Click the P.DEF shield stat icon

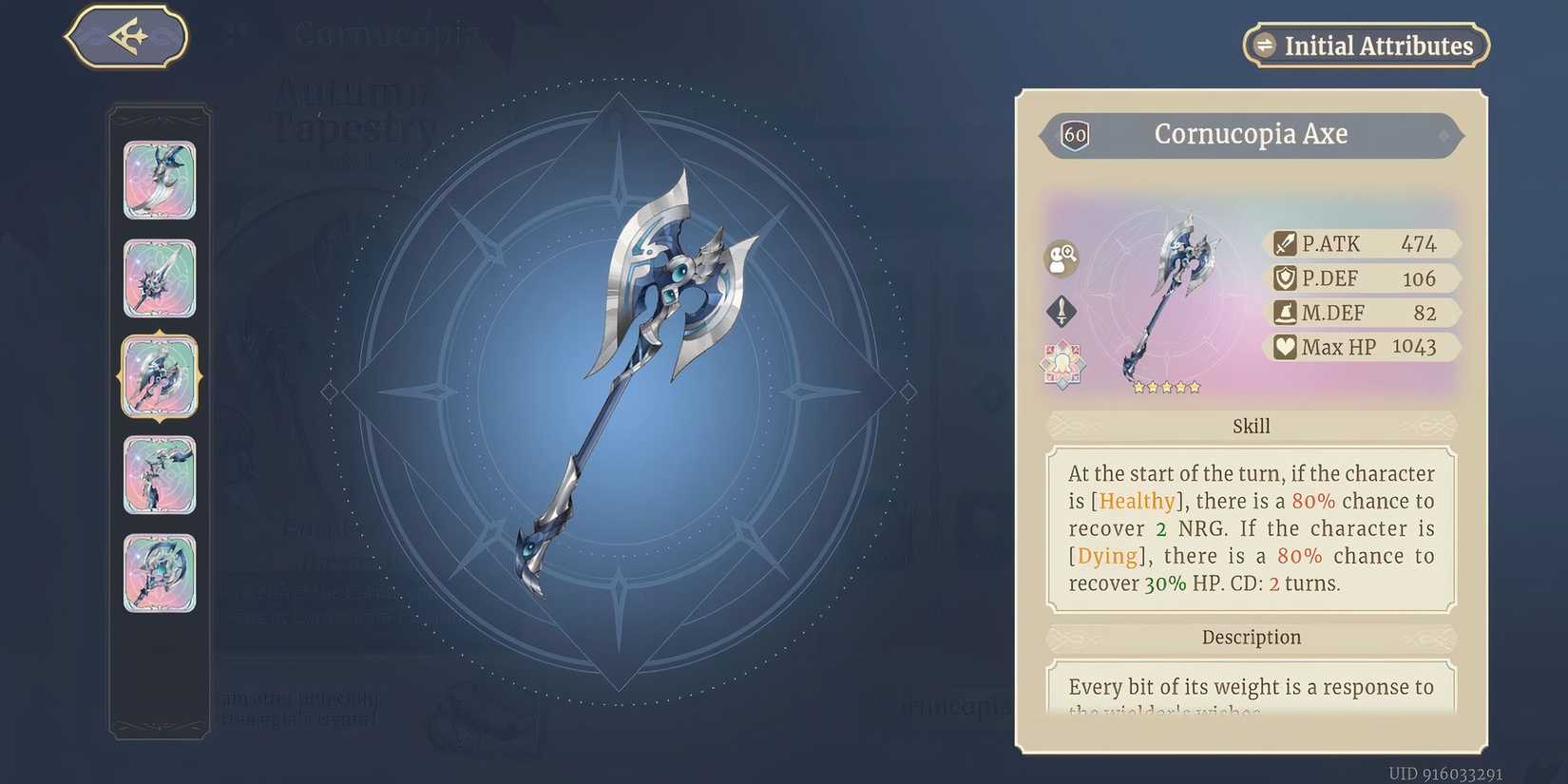[1285, 277]
